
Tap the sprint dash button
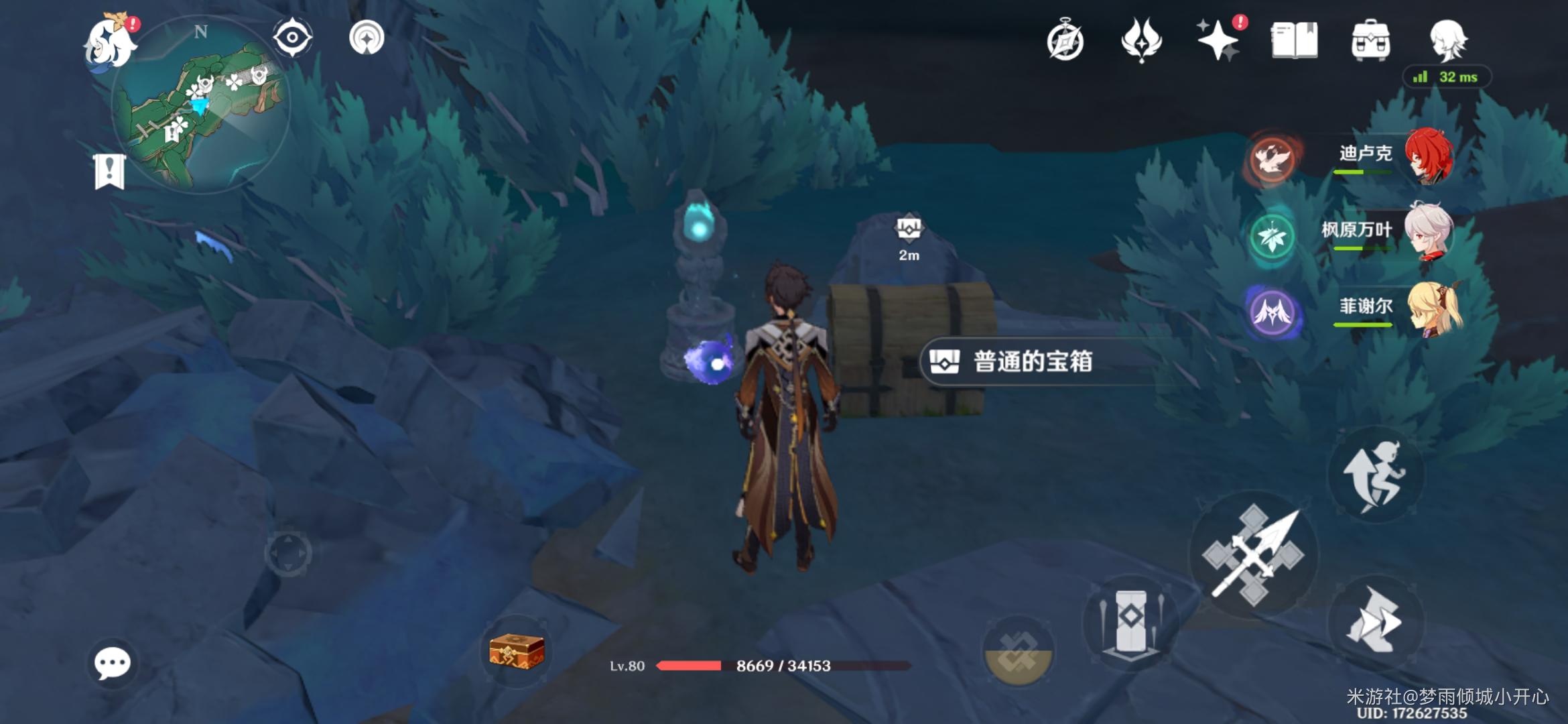coord(1376,621)
